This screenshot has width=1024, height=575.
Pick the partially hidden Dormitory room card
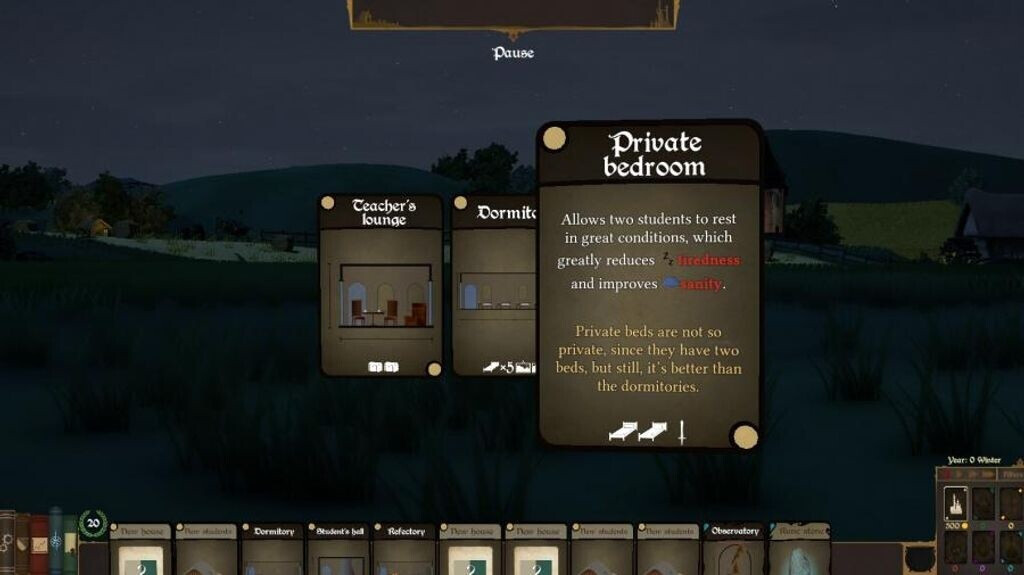[x=494, y=285]
